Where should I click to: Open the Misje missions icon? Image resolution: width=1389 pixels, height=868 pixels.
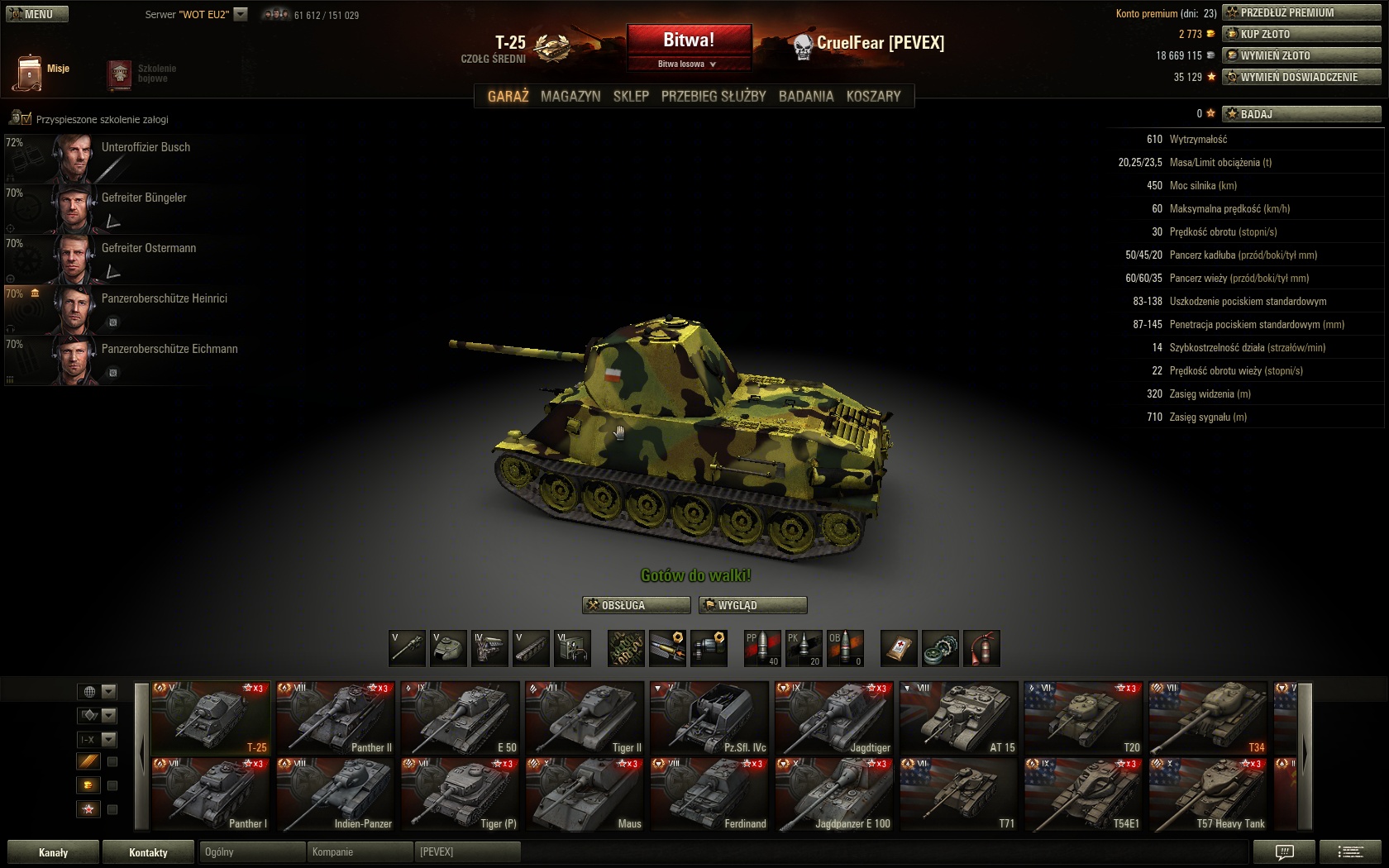pos(30,72)
